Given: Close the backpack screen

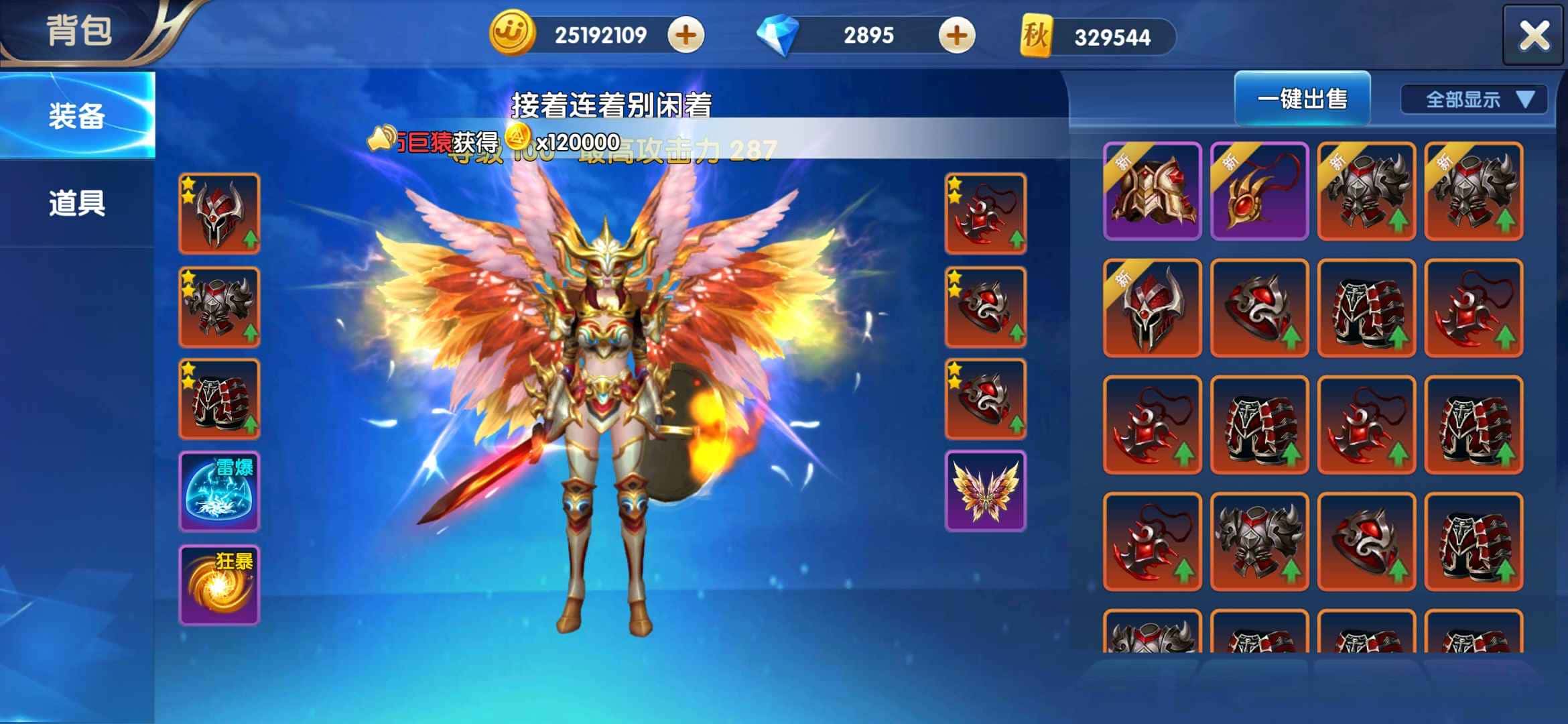Looking at the screenshot, I should click(1533, 35).
